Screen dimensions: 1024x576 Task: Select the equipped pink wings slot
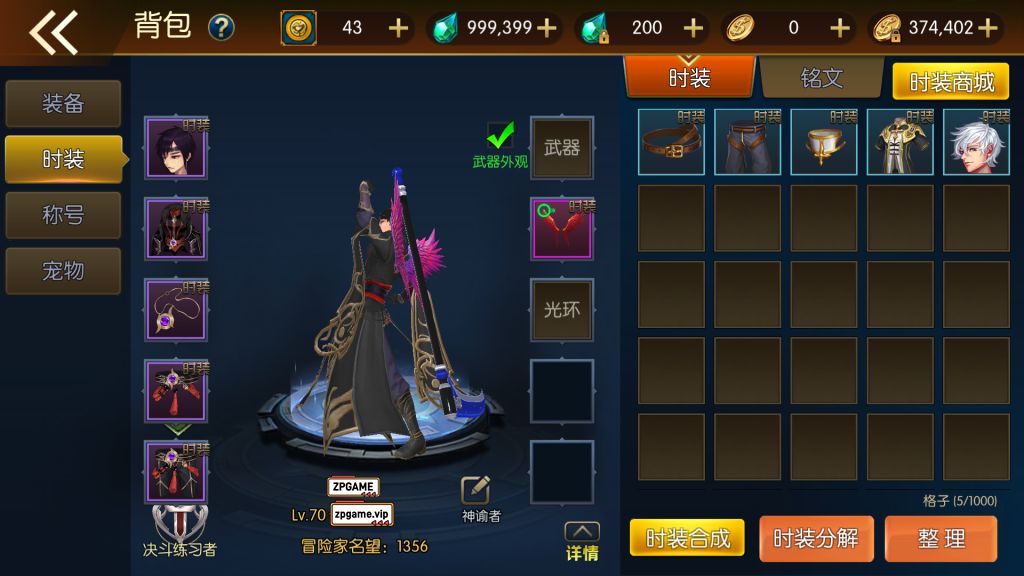click(x=562, y=229)
